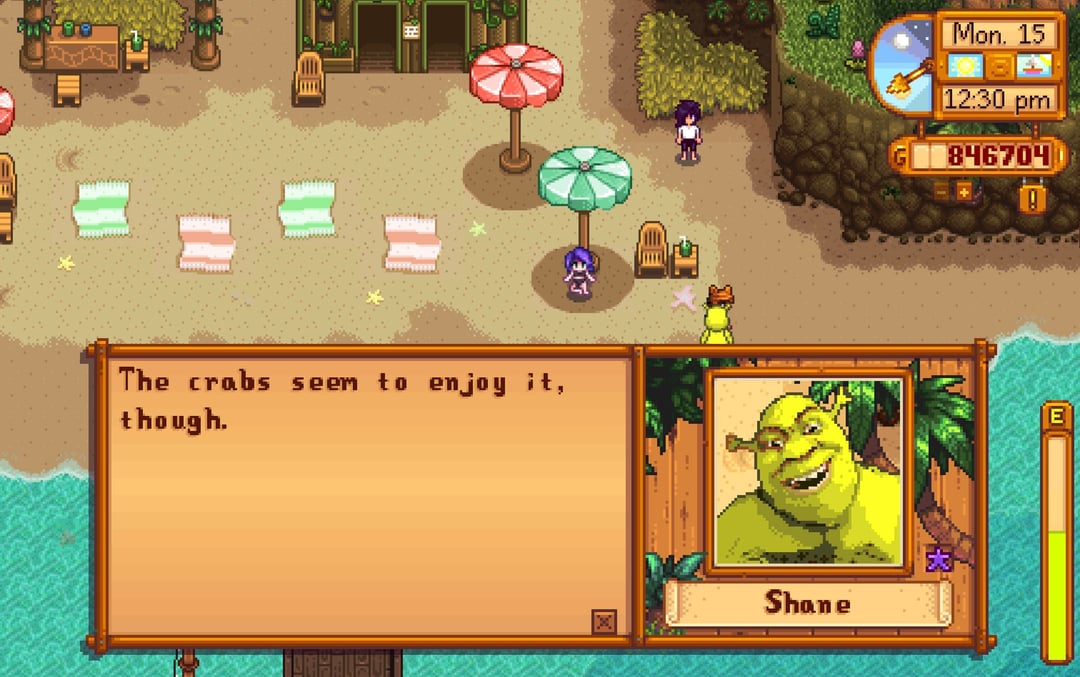1080x677 pixels.
Task: Close the dialogue with the X button
Action: (x=603, y=622)
